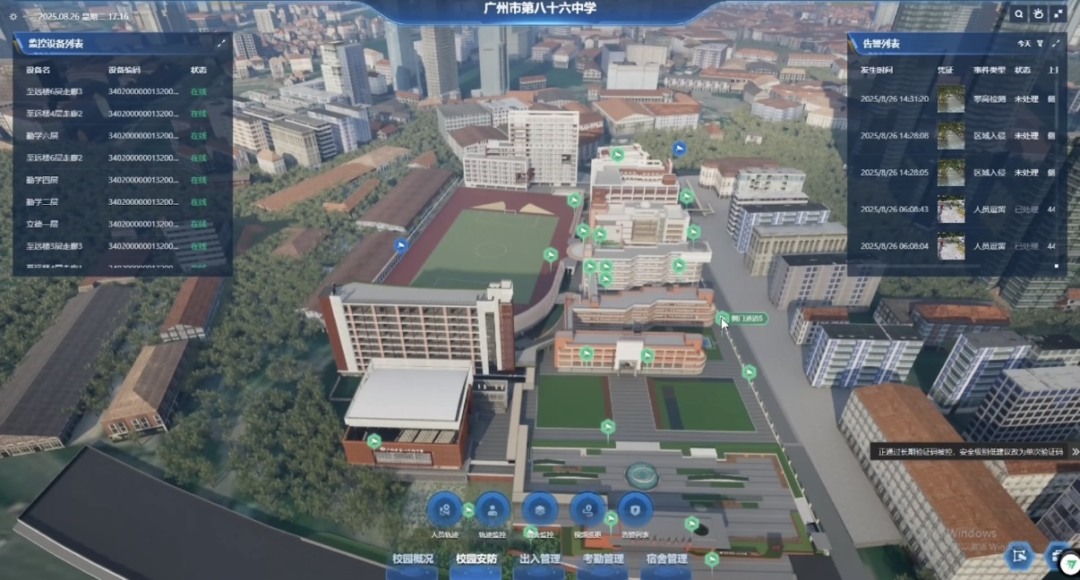Expand the 监控设备列表 panel
The width and height of the screenshot is (1080, 580).
point(221,44)
